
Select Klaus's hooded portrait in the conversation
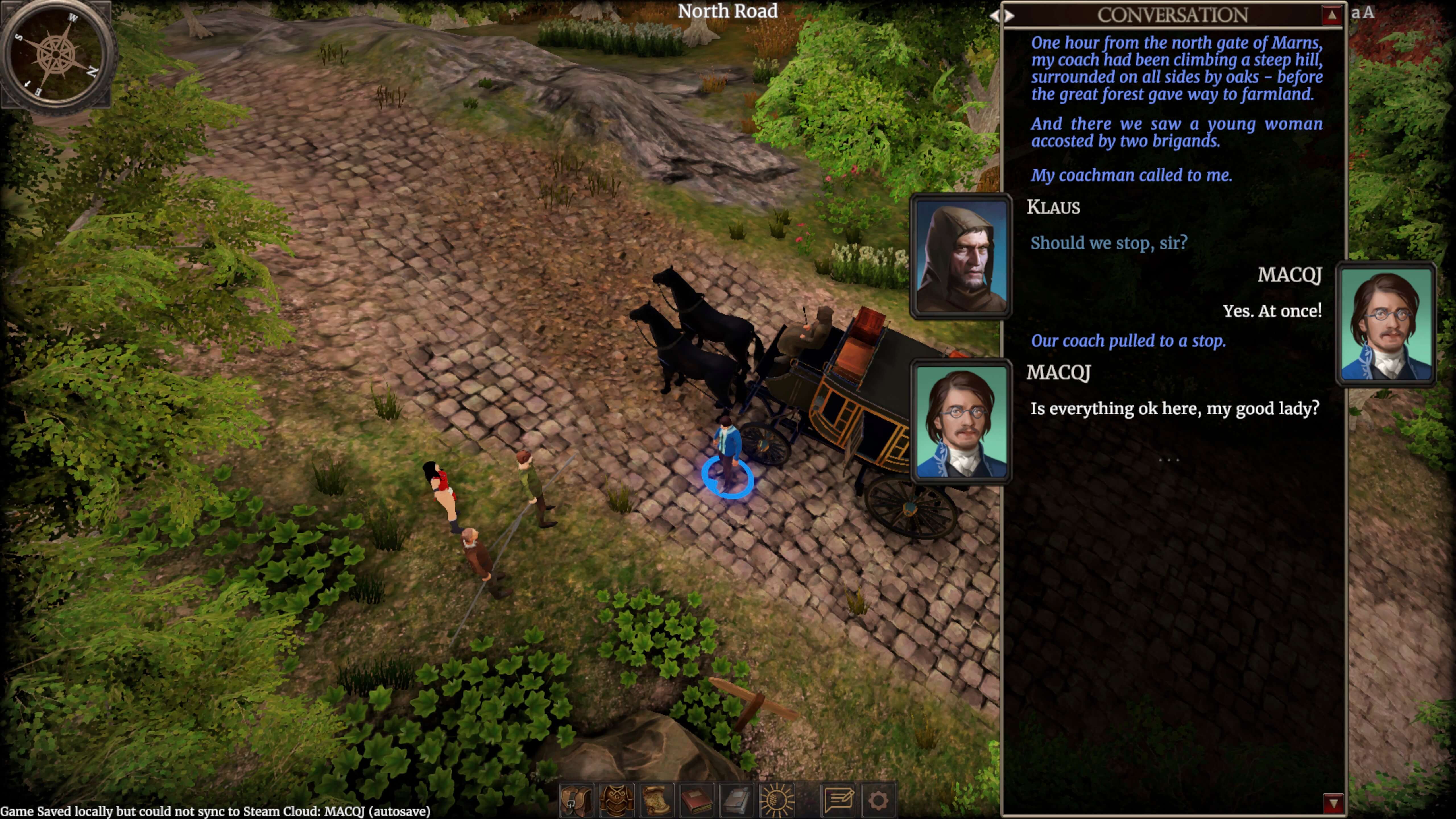pyautogui.click(x=961, y=257)
